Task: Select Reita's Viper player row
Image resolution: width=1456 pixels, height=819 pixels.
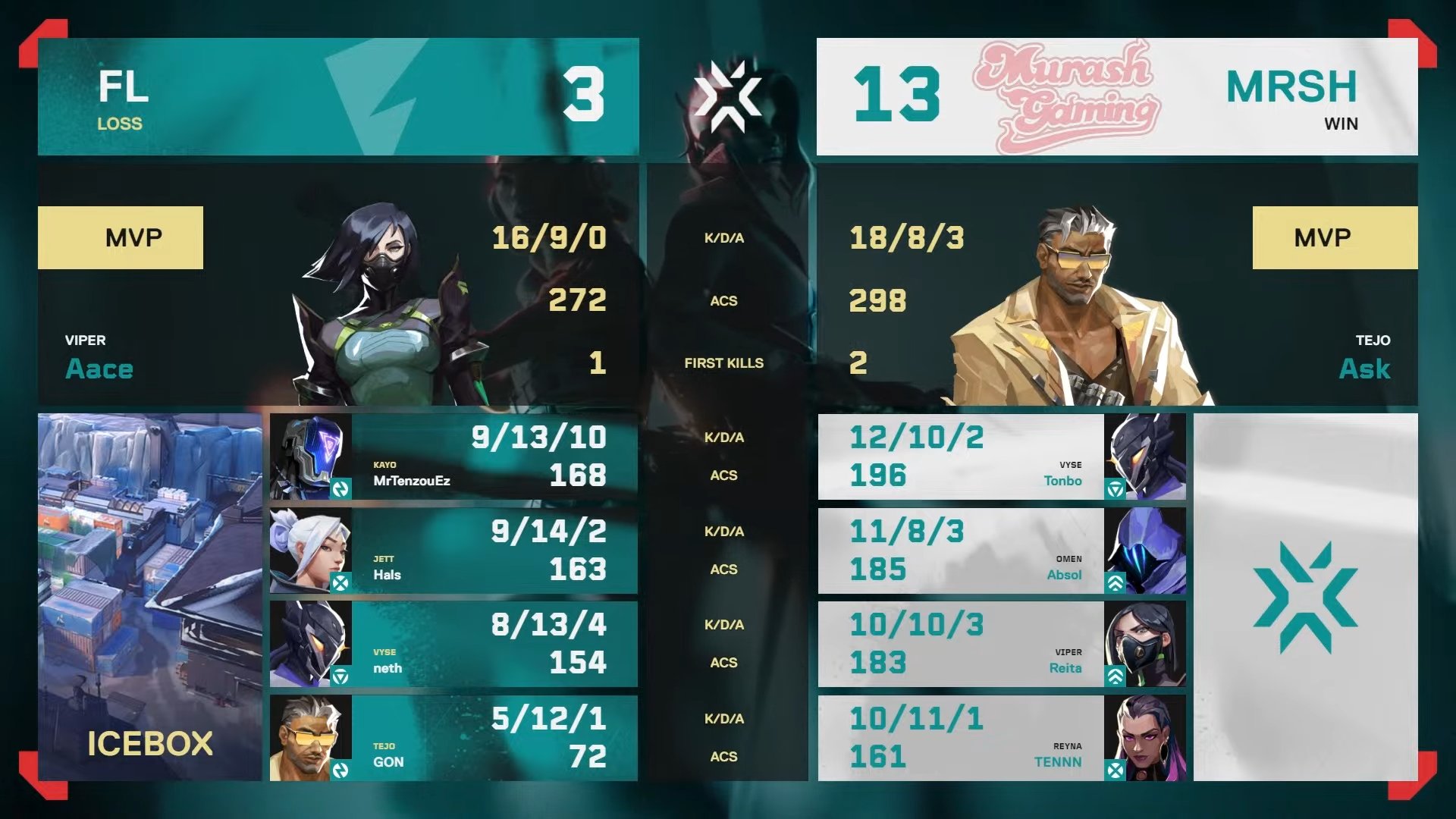Action: (x=1001, y=644)
